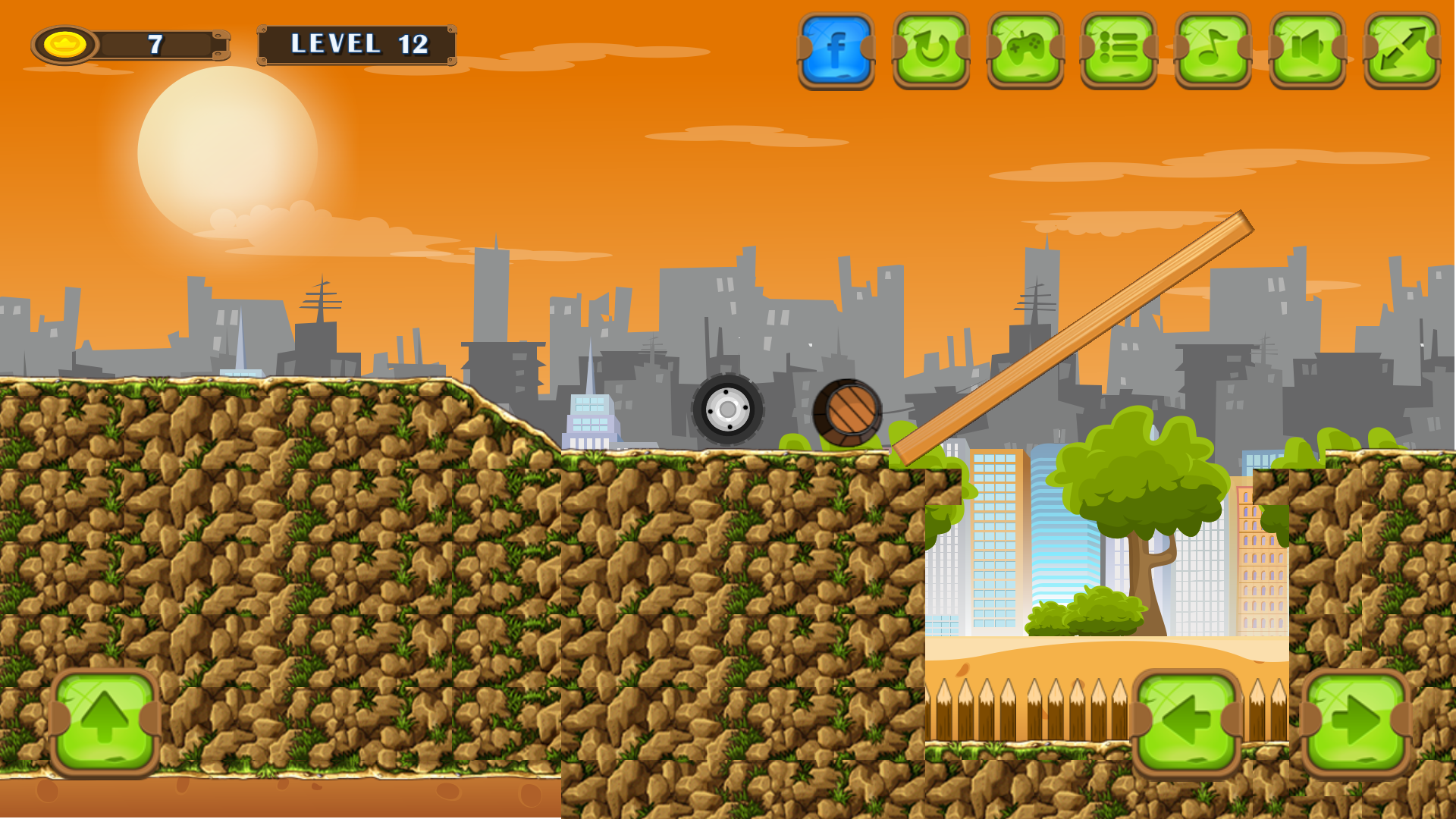Open the restart replay control
Viewport: 1456px width, 819px height.
point(931,48)
